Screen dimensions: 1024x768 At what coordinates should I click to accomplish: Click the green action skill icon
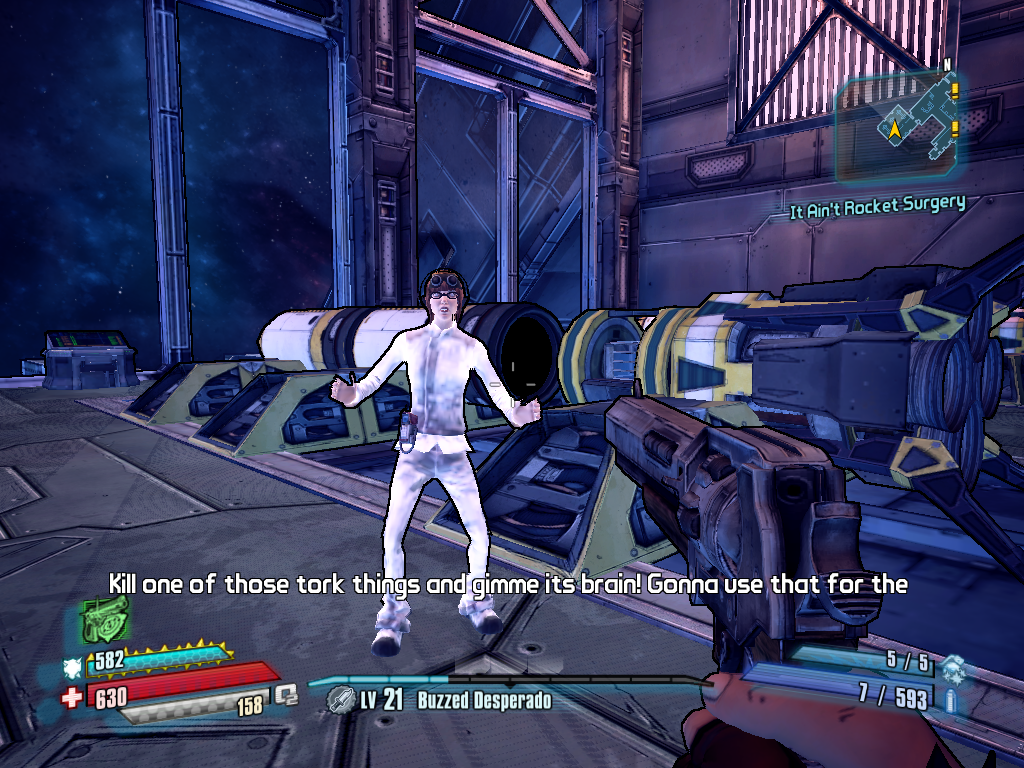click(x=103, y=620)
